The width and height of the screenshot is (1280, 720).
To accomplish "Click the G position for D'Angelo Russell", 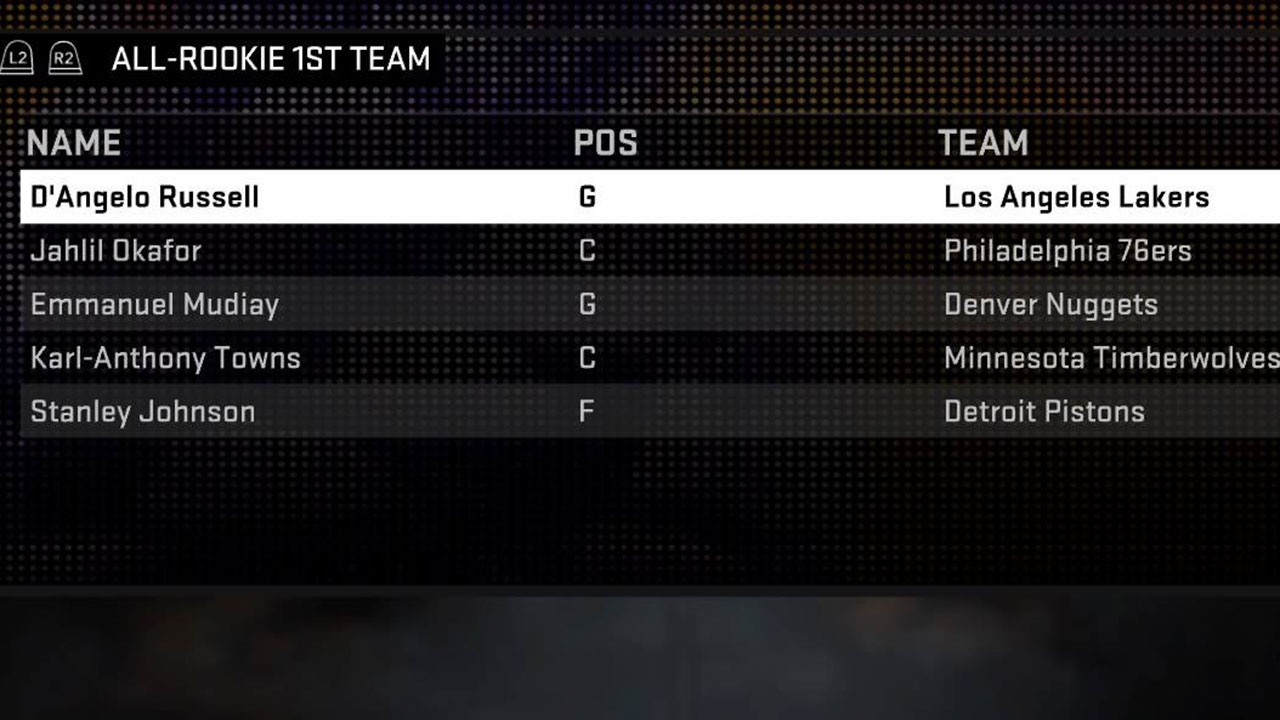I will (x=587, y=197).
